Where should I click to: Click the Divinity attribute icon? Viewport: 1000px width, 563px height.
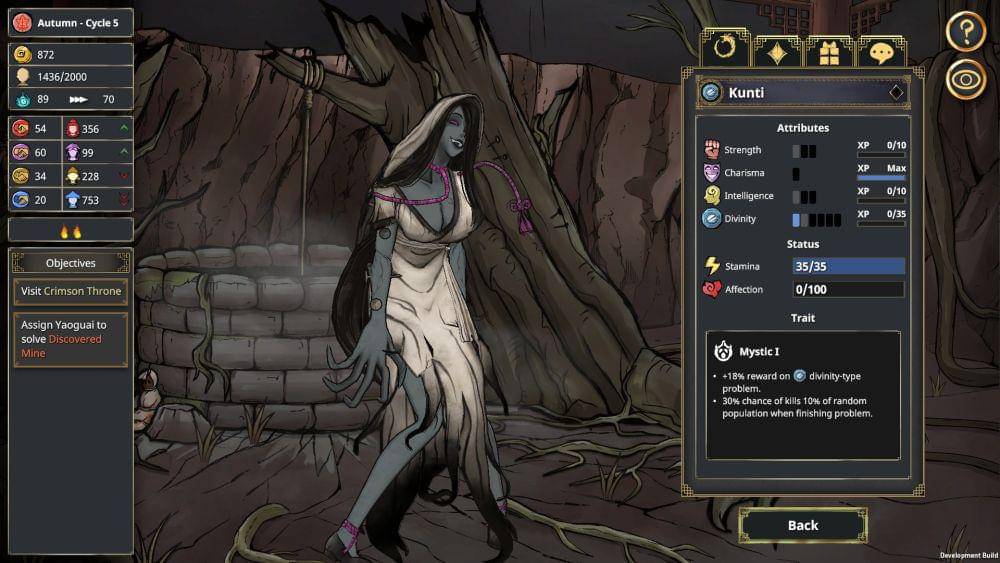pyautogui.click(x=712, y=219)
